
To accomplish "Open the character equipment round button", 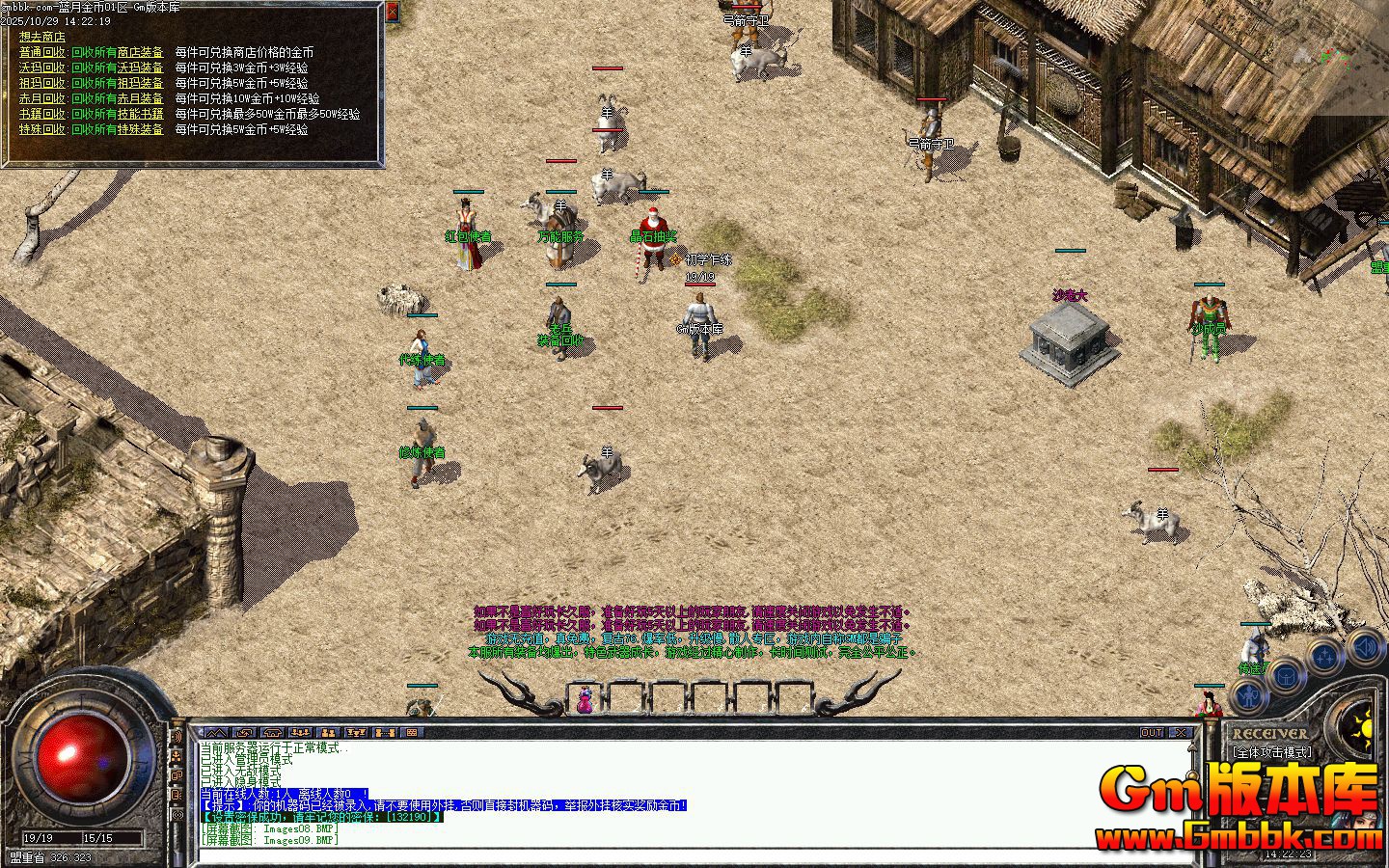I will click(1250, 696).
